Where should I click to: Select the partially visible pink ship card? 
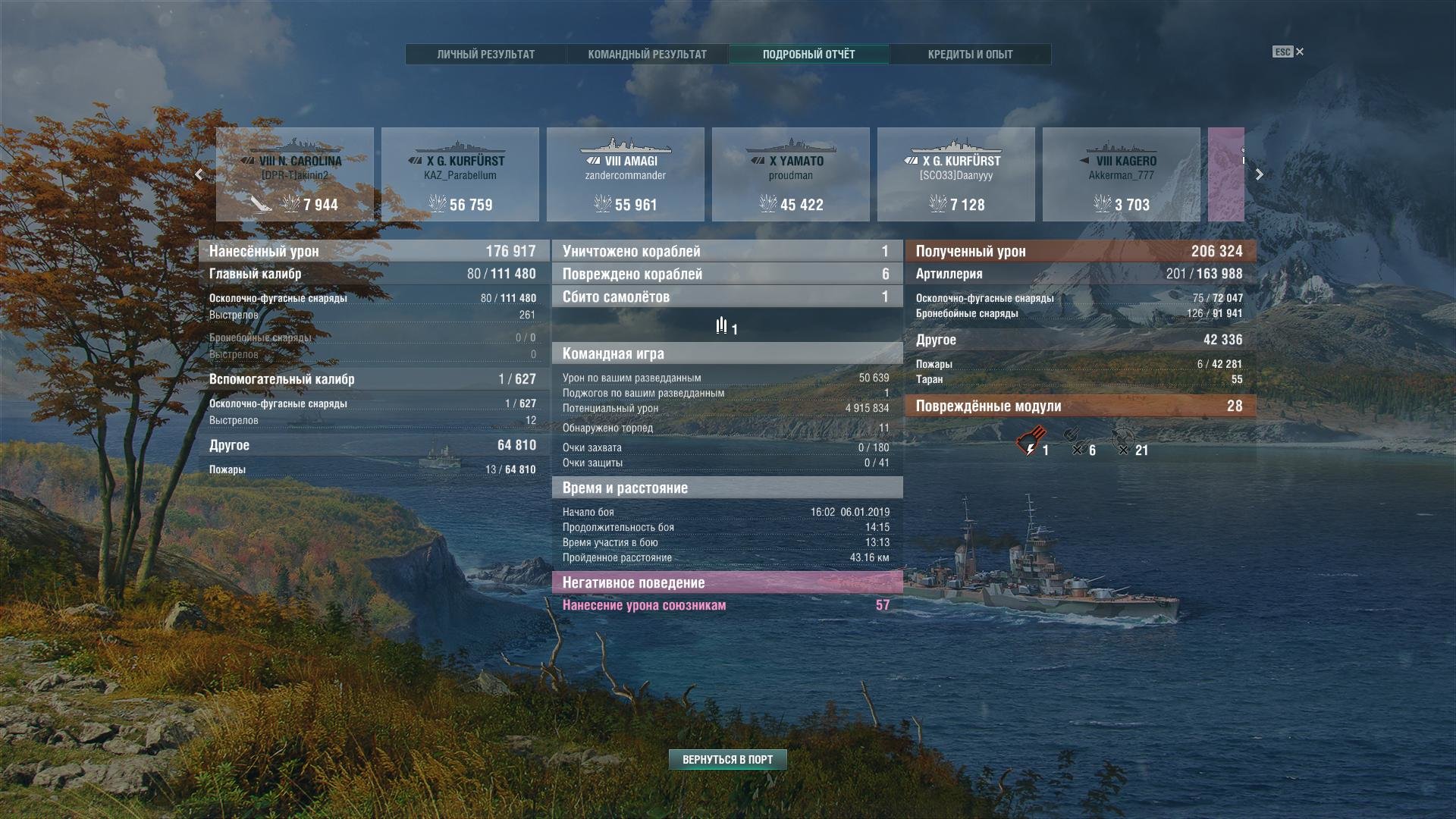click(x=1226, y=174)
